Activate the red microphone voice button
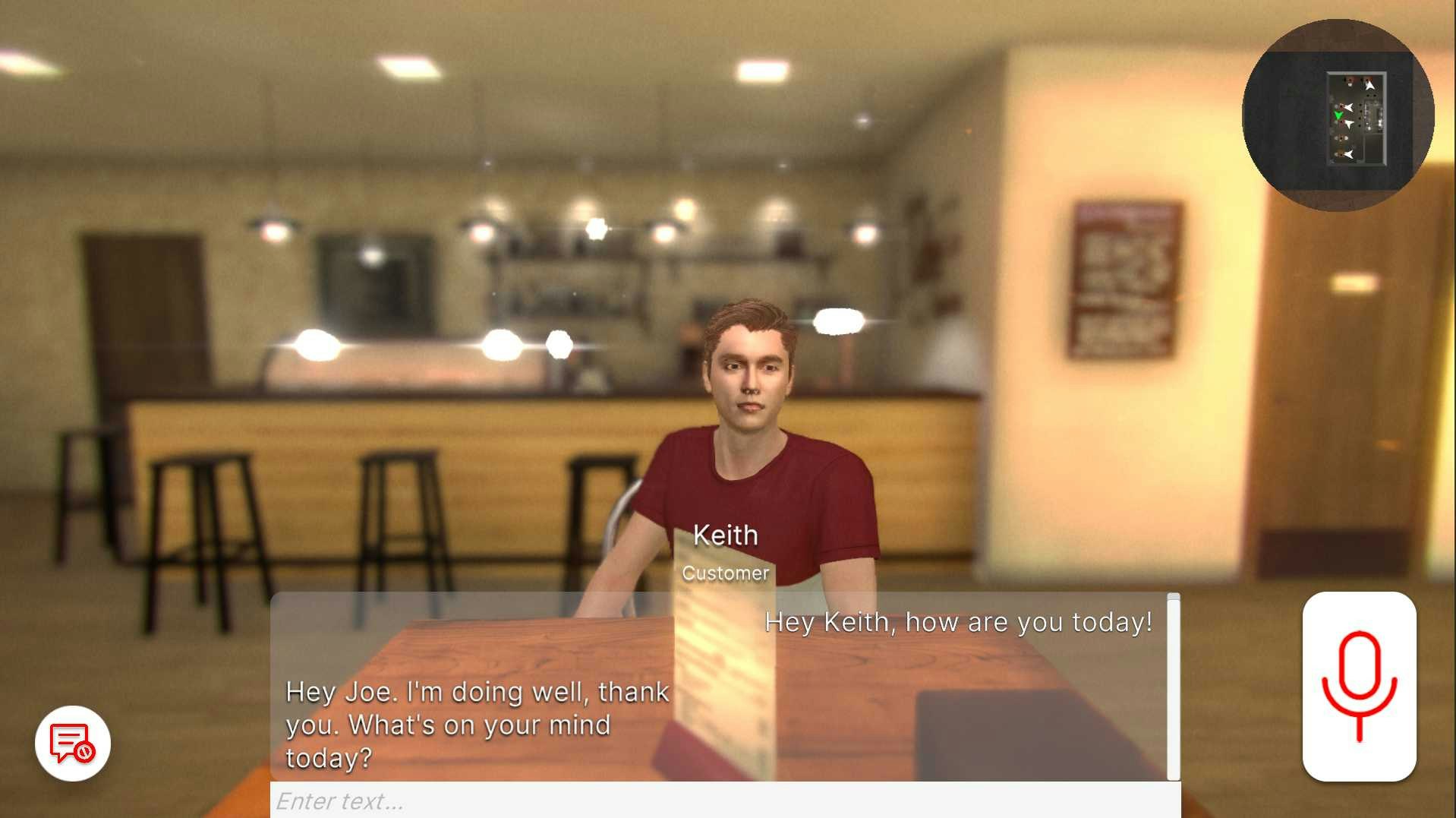This screenshot has height=818, width=1456. click(x=1359, y=686)
